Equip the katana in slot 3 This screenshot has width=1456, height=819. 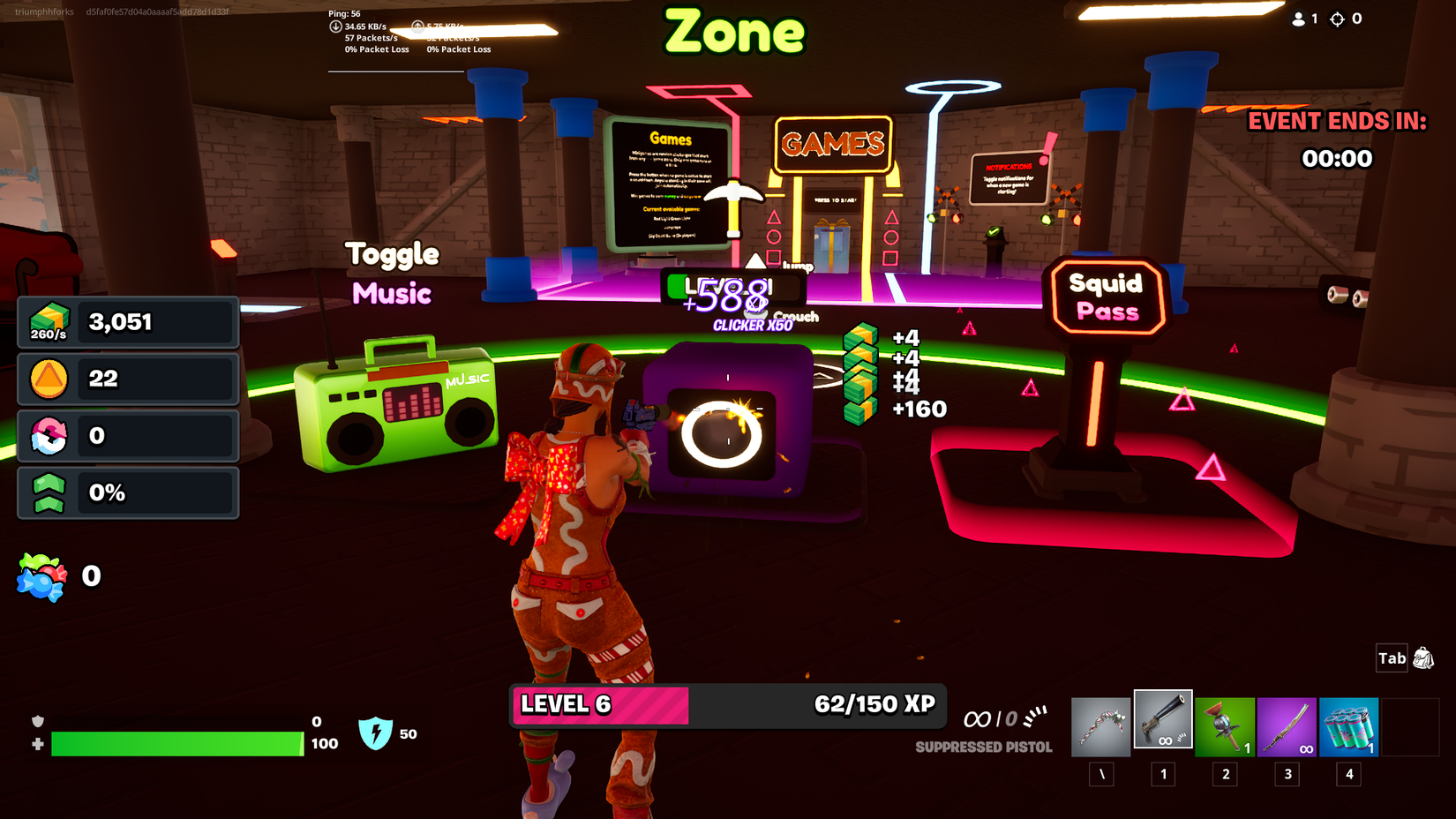(1287, 724)
